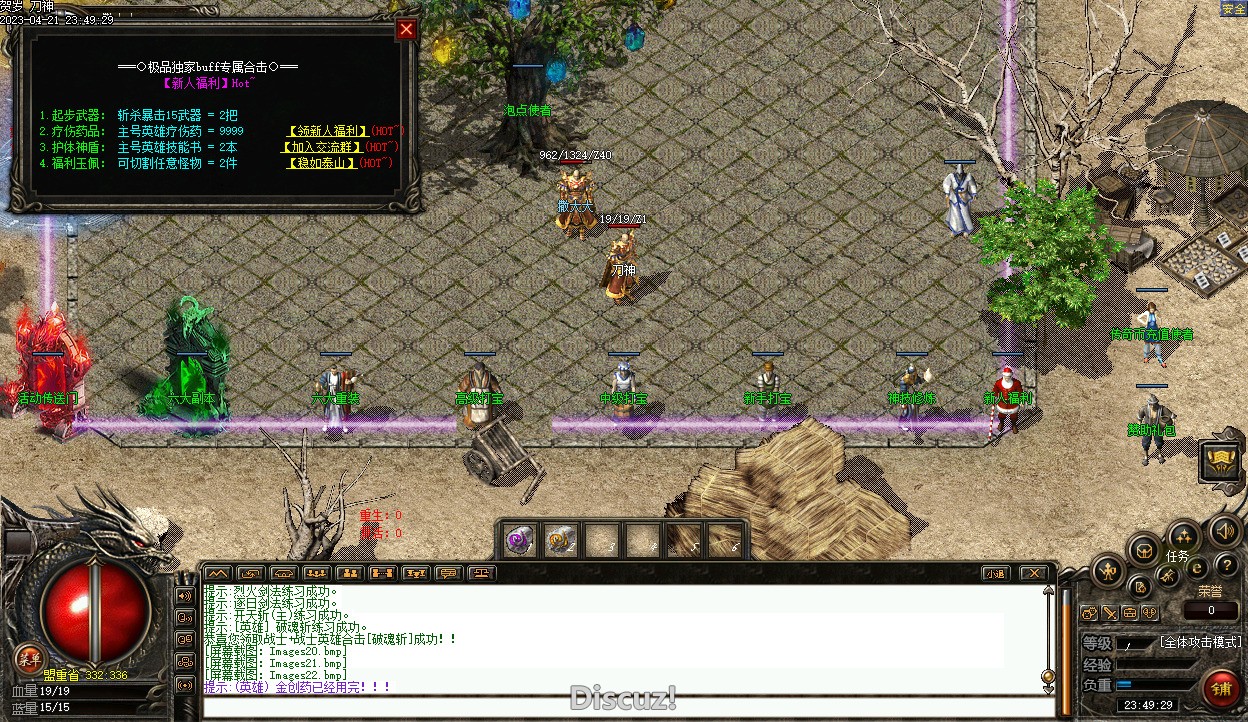Image resolution: width=1248 pixels, height=722 pixels.
Task: Open the 加入交流群 join group link
Action: pyautogui.click(x=325, y=147)
